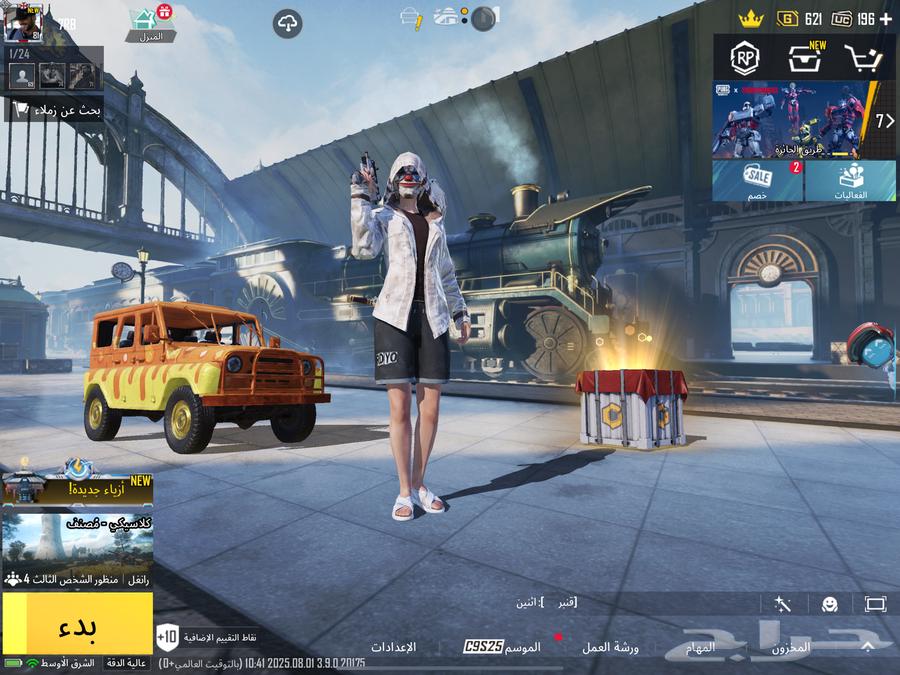The height and width of the screenshot is (675, 900).
Task: Open the workshop (ورشة العمل) menu
Action: click(610, 647)
